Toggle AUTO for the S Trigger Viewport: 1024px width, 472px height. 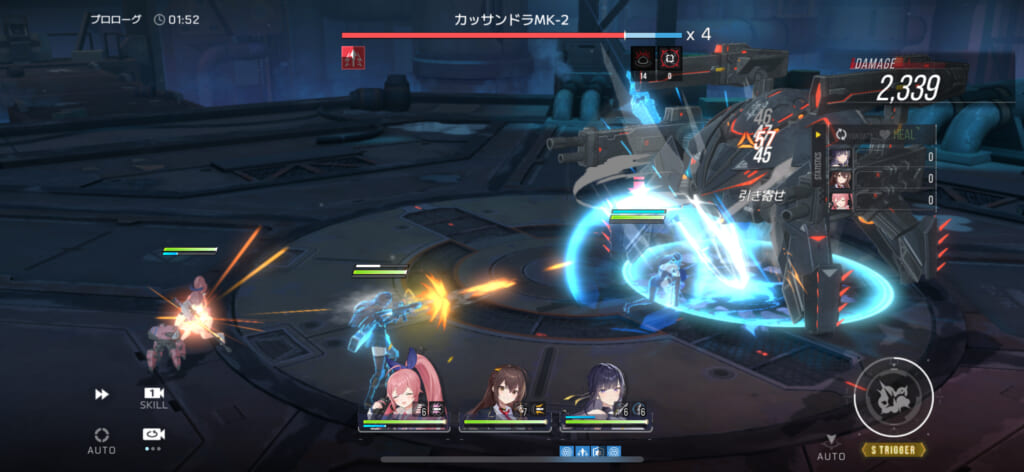coord(831,447)
